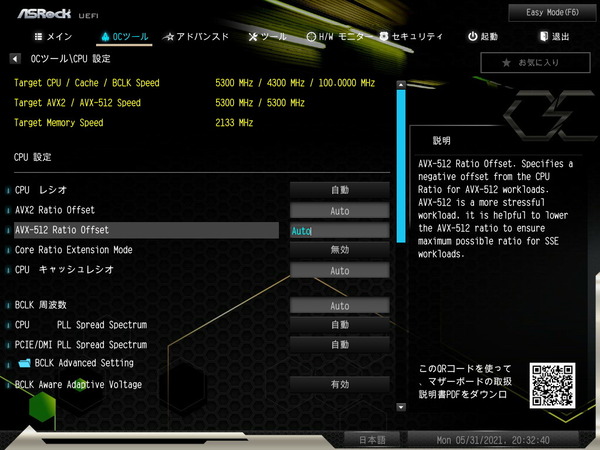
Task: Open the ツール tab
Action: (x=267, y=37)
